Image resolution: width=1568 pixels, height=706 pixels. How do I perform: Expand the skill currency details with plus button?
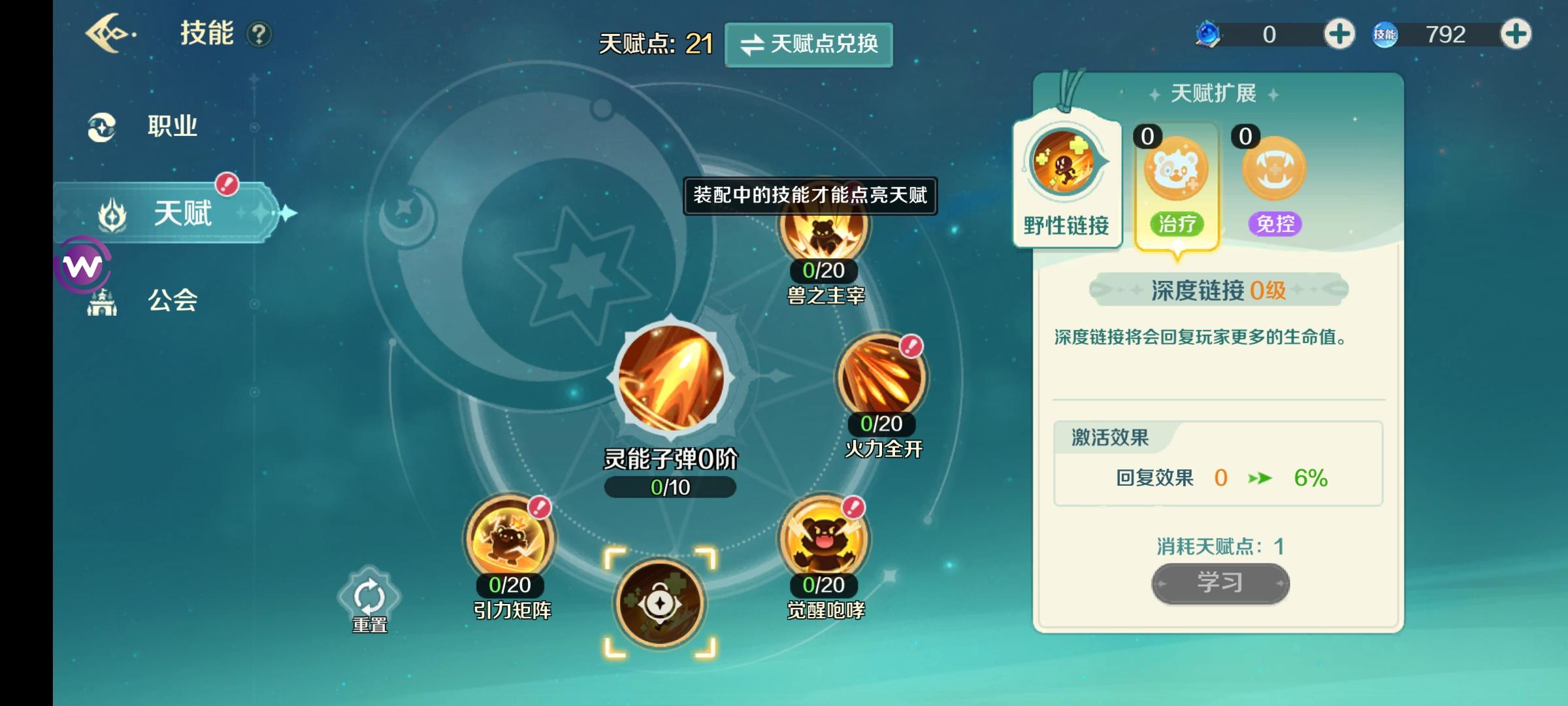1518,35
